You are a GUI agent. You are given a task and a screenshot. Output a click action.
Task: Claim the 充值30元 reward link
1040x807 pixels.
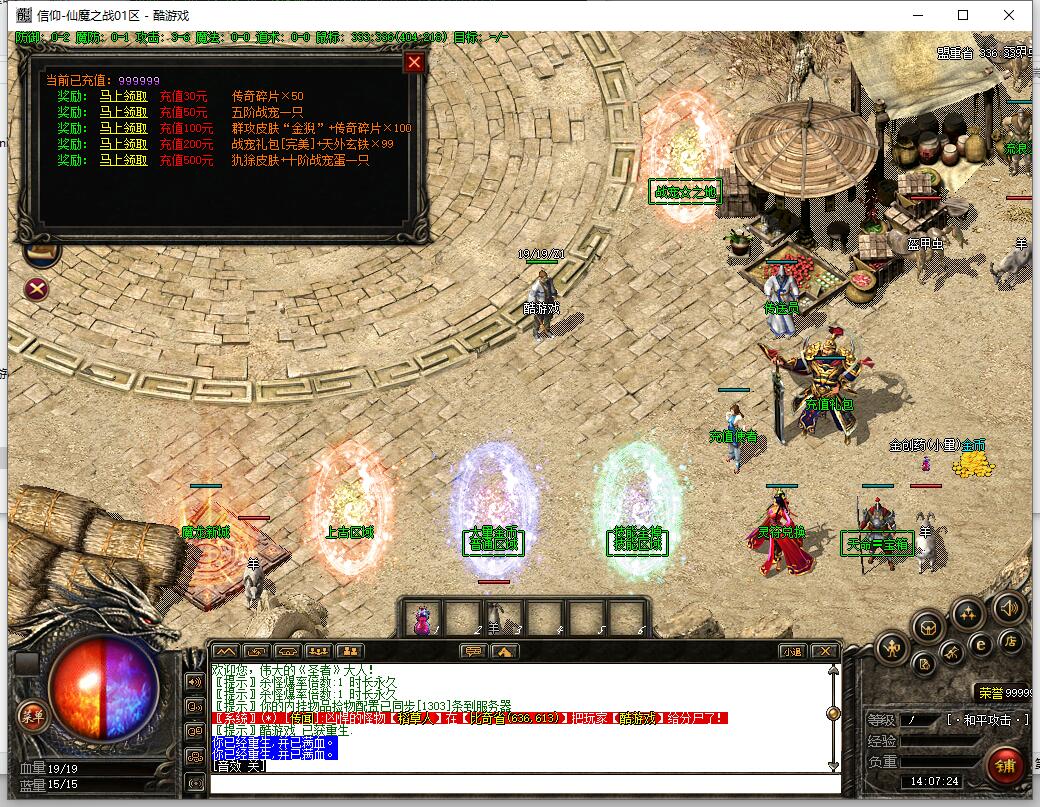[x=123, y=97]
